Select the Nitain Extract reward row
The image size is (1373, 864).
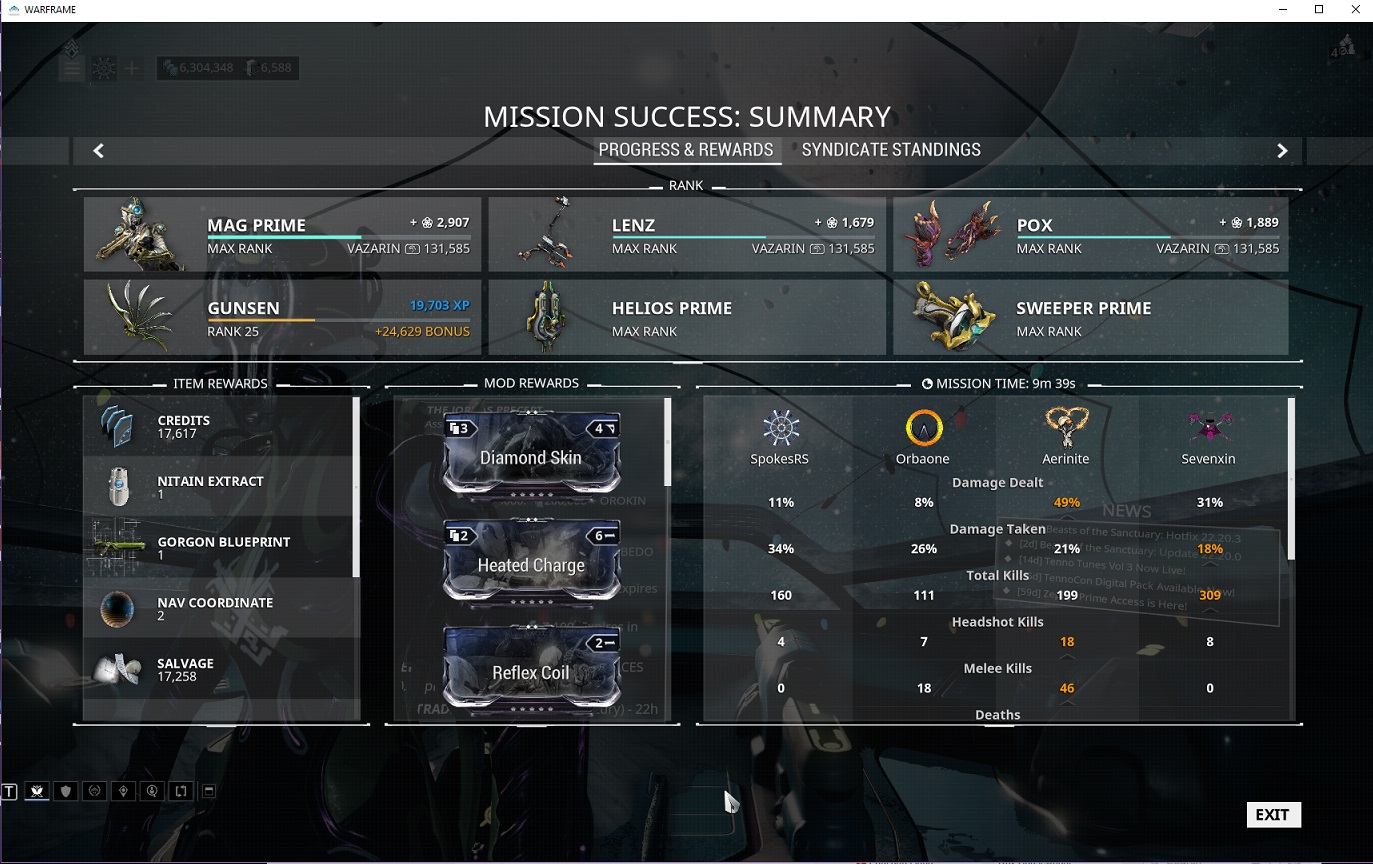tap(220, 487)
